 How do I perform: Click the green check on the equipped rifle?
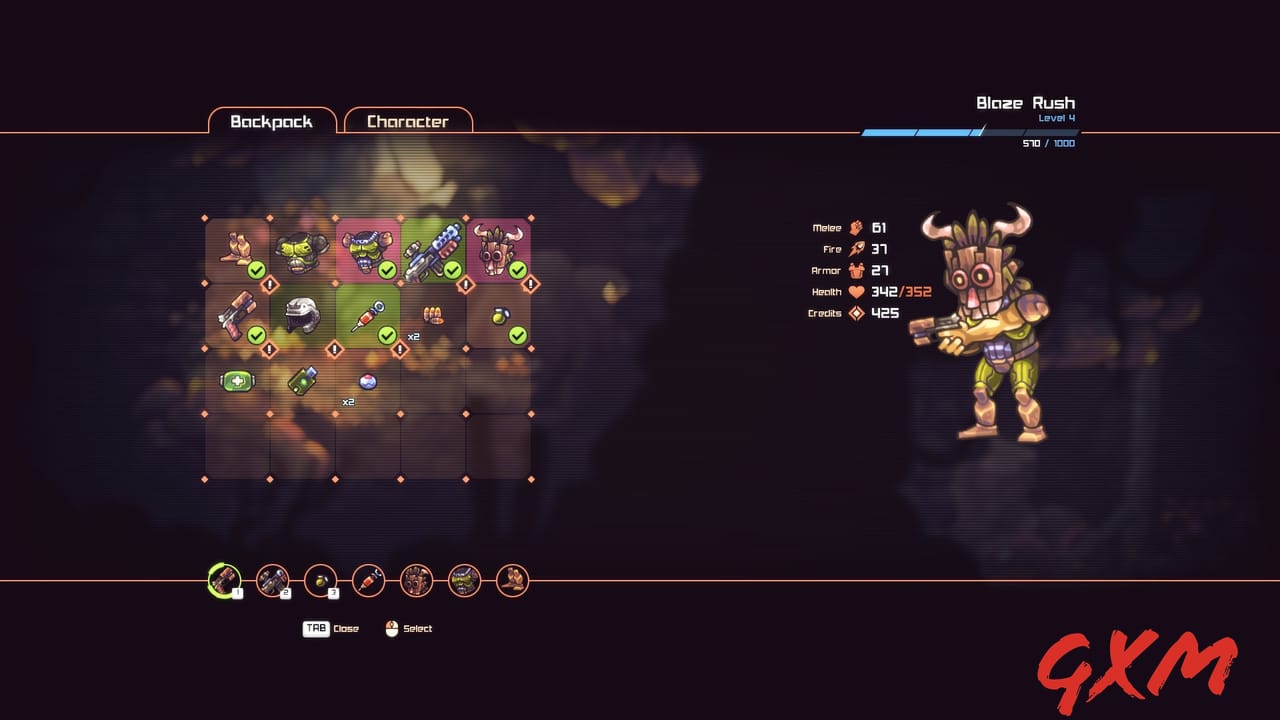(453, 270)
